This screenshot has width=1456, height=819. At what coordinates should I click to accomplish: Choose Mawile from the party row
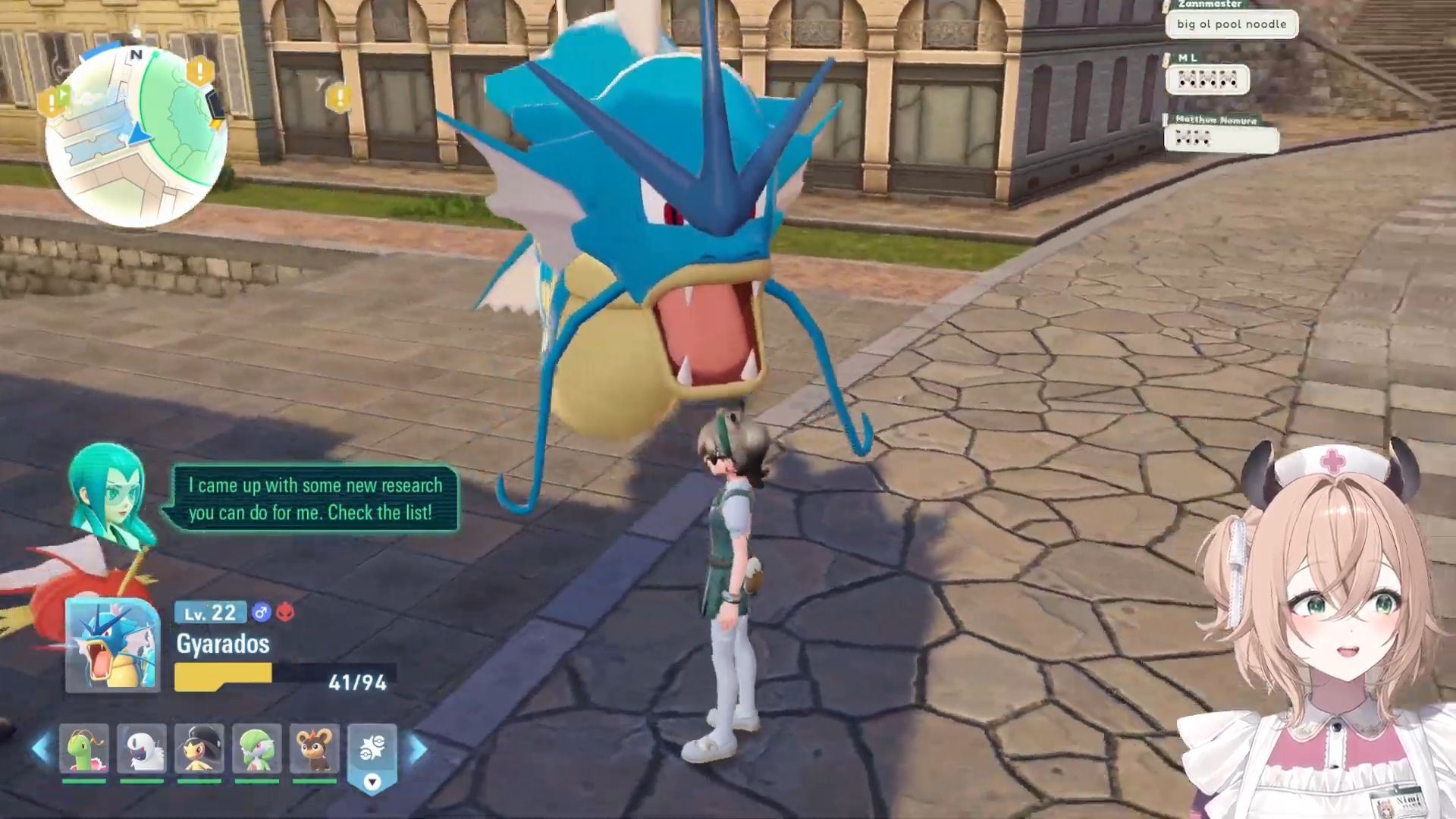point(199,748)
